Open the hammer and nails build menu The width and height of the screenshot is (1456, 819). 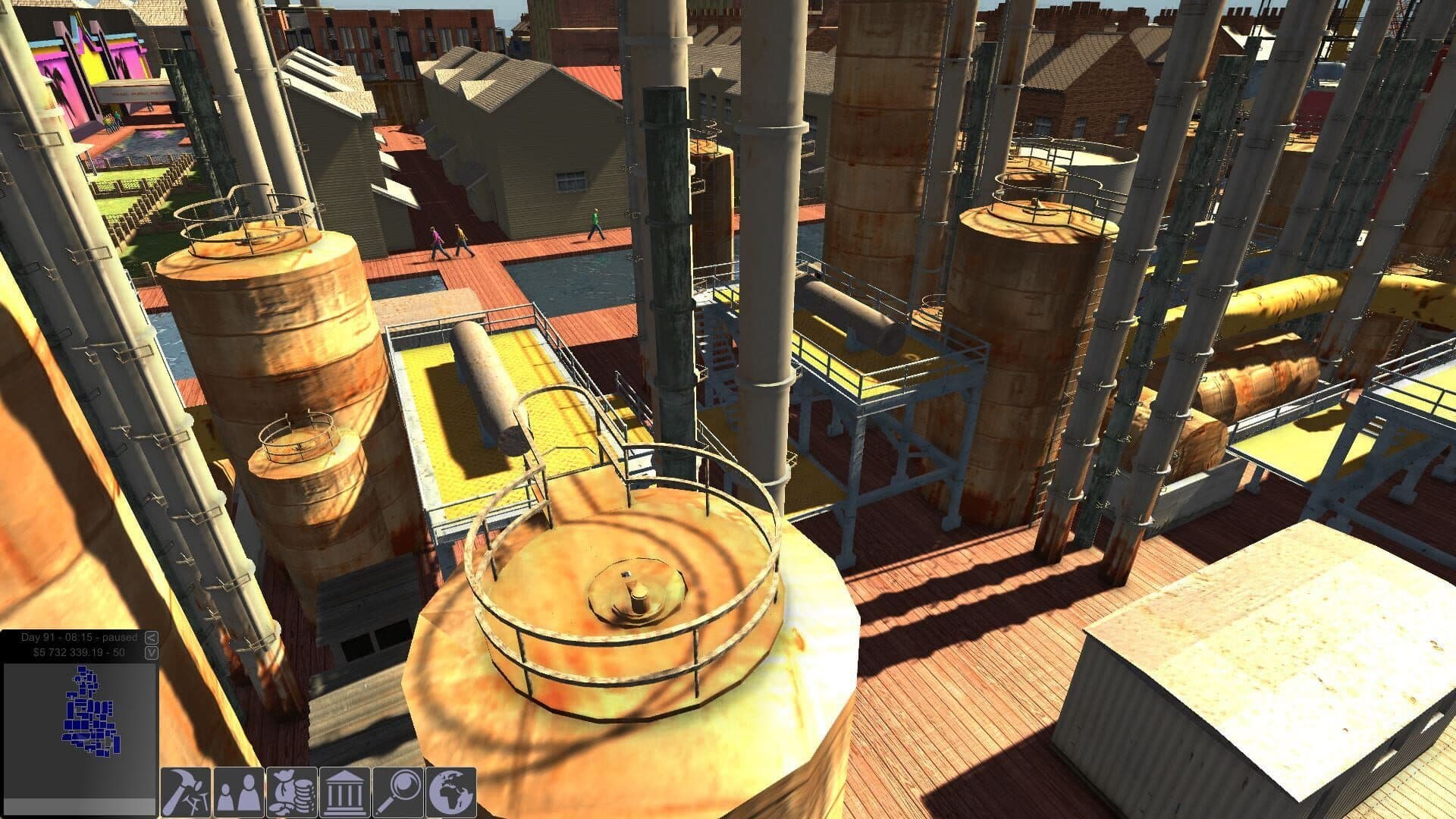[186, 792]
